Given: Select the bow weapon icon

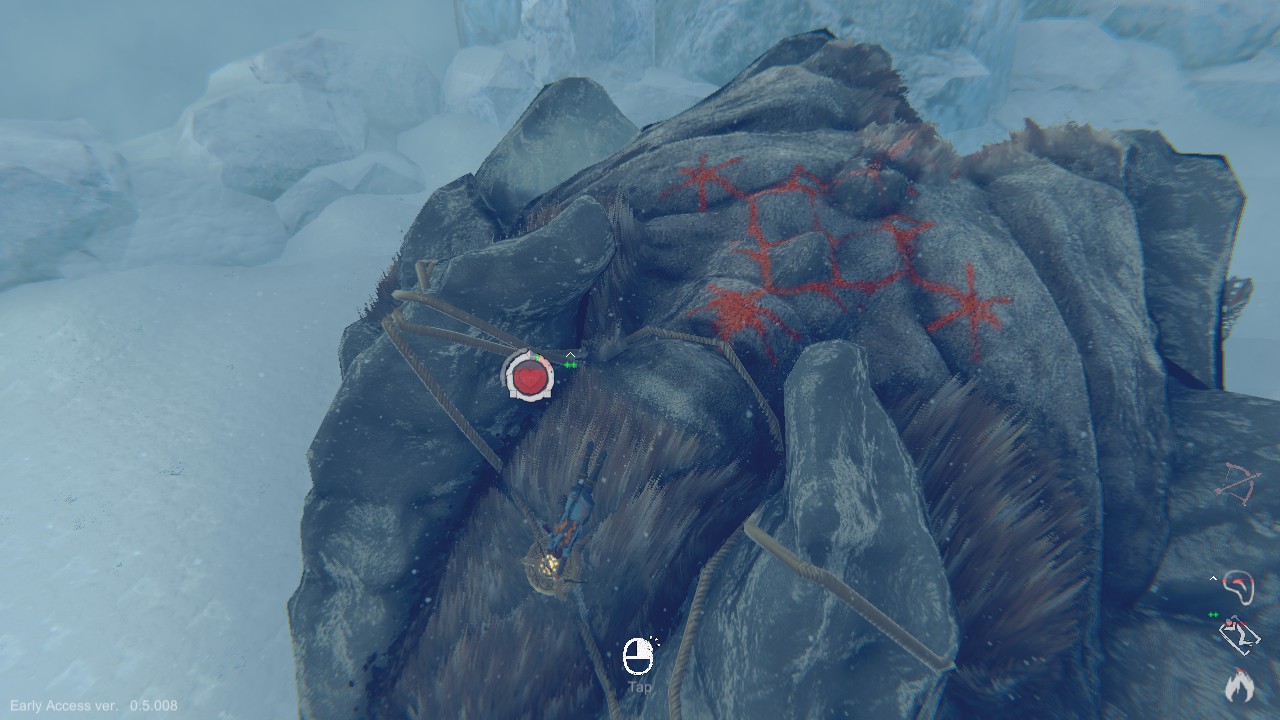Looking at the screenshot, I should point(1238,485).
